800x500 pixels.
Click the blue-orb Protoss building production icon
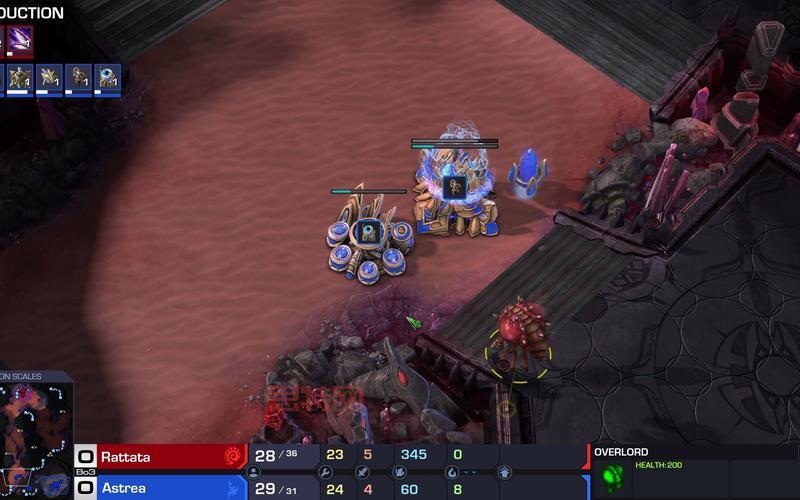106,78
